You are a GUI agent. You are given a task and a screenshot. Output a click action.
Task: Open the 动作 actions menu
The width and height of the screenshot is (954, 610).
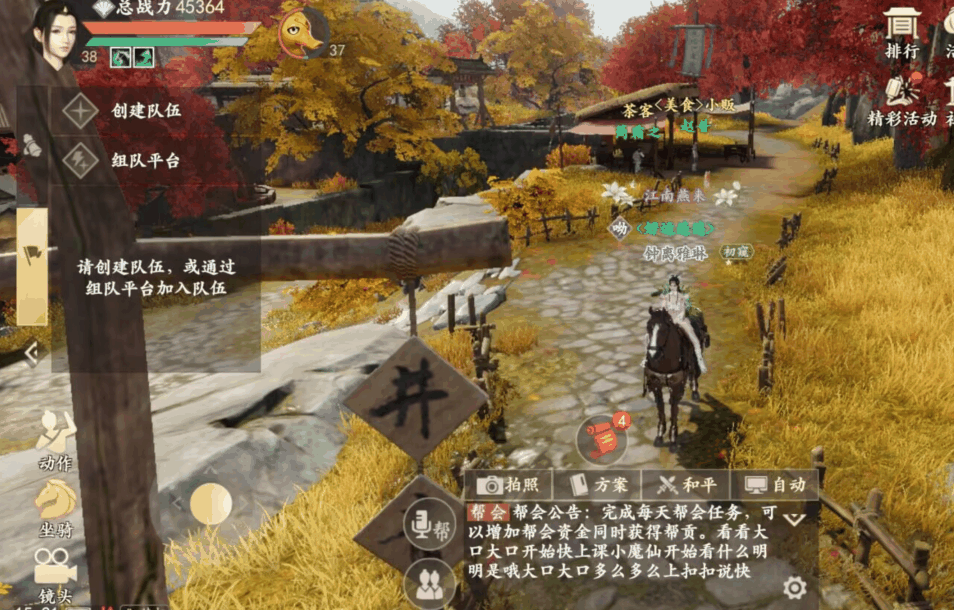(55, 441)
